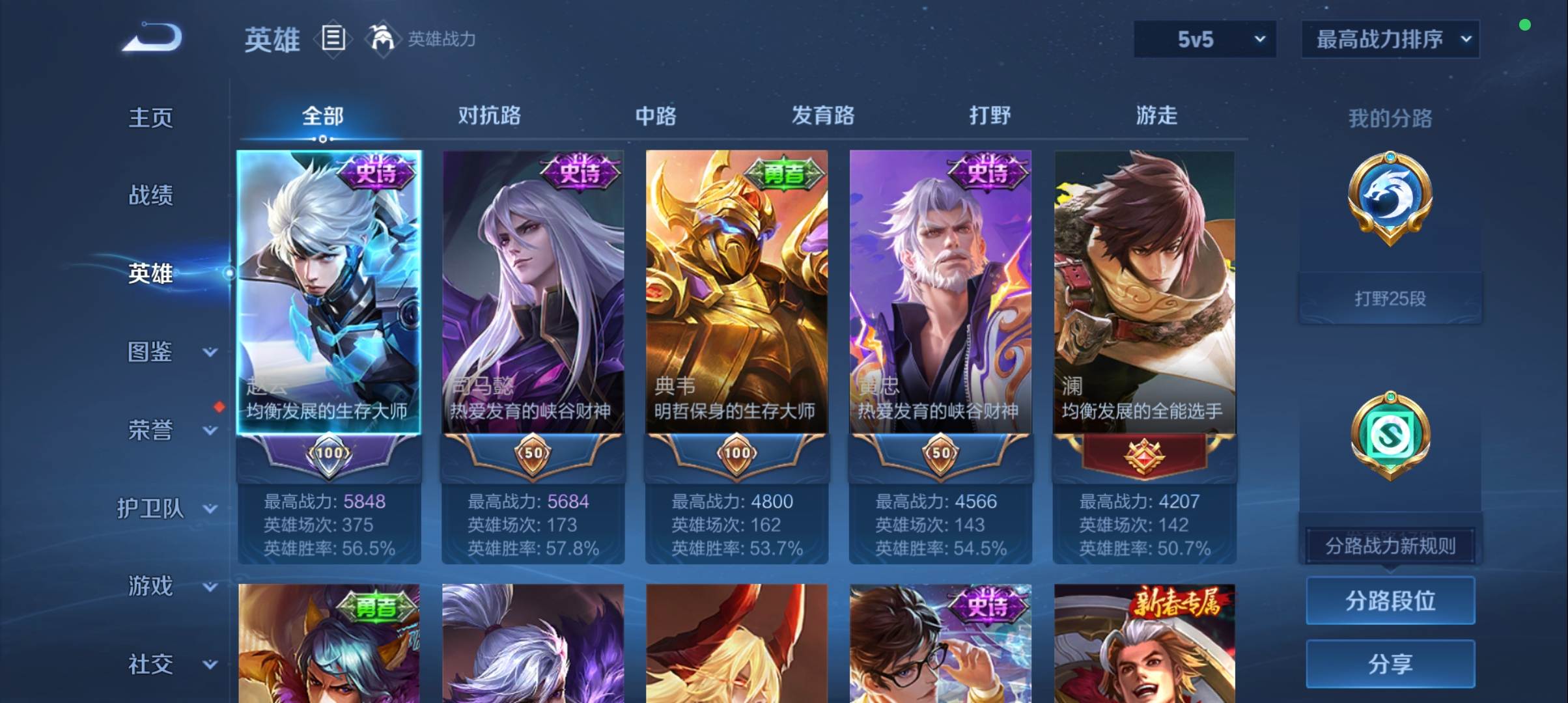Click the red proficiency crest under 澜's portrait
Screen dimensions: 1568x703
click(1143, 456)
